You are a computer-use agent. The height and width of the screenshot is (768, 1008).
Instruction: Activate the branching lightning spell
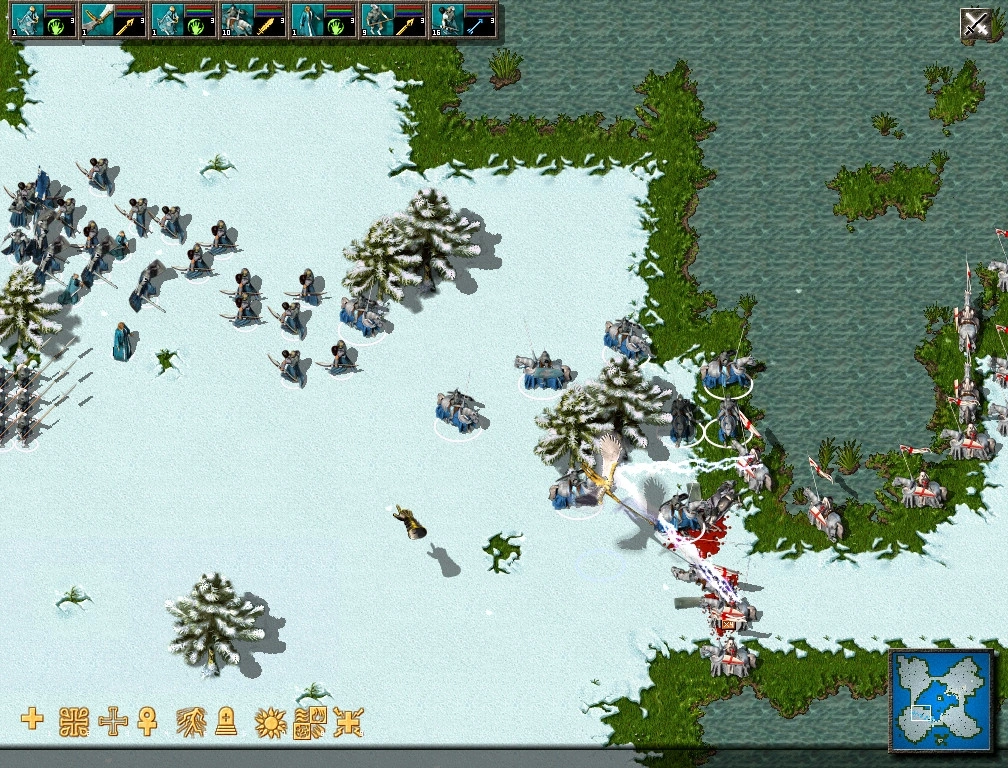coord(191,720)
